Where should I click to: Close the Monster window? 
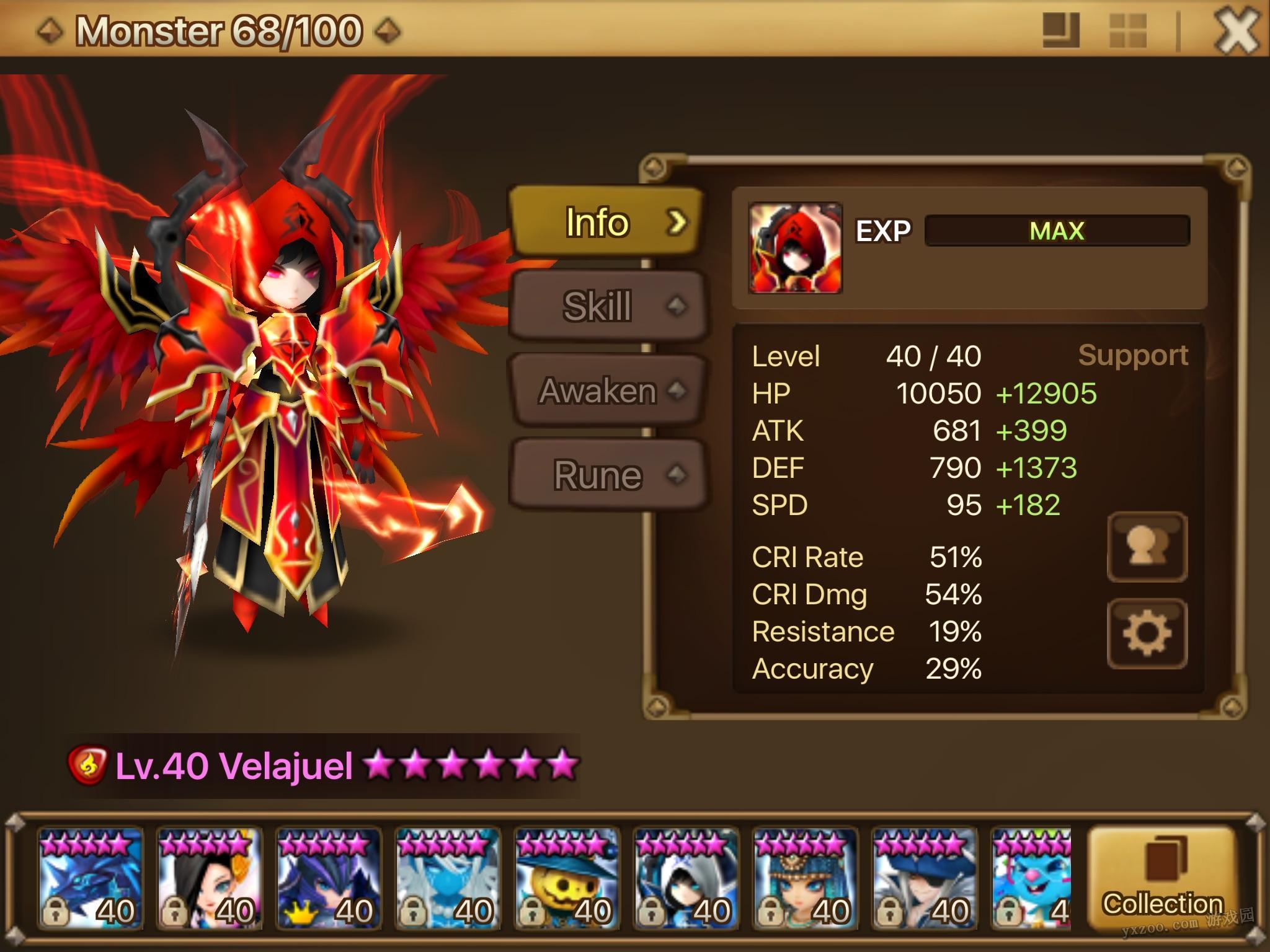(1236, 31)
